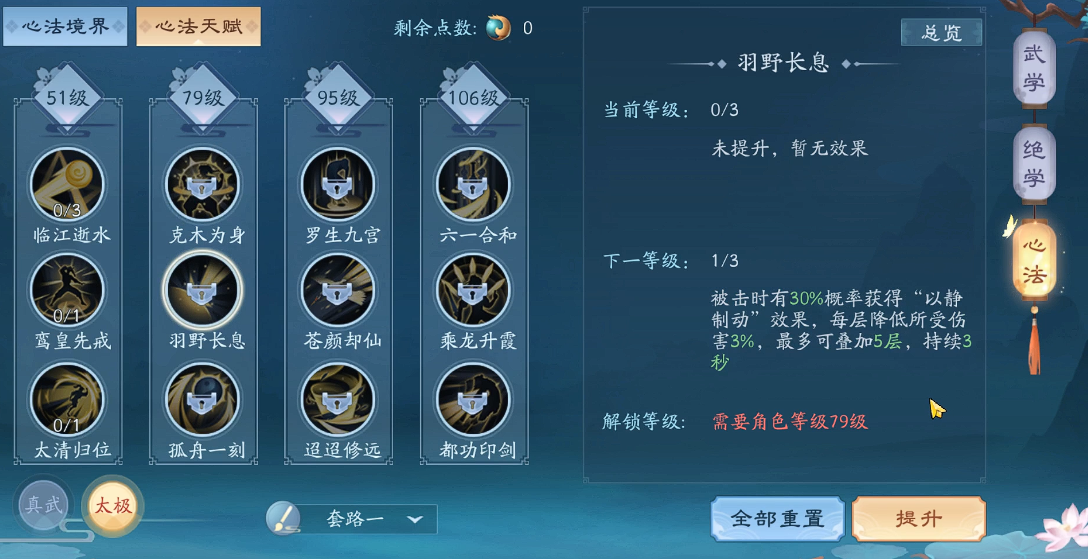Click the 羽野长息 talent icon

coord(202,291)
